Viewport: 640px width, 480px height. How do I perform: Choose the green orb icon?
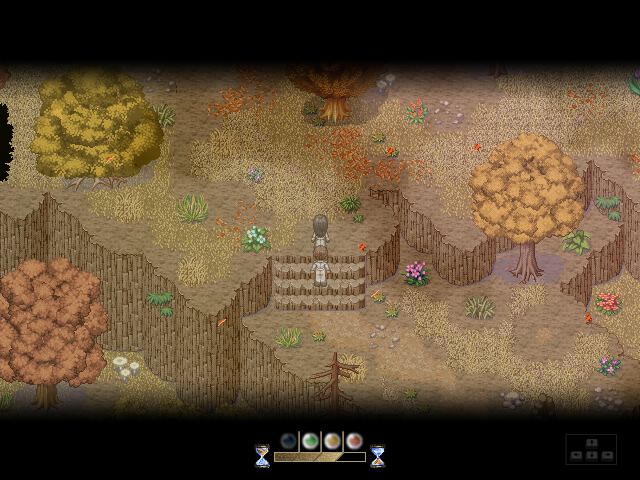pyautogui.click(x=310, y=441)
